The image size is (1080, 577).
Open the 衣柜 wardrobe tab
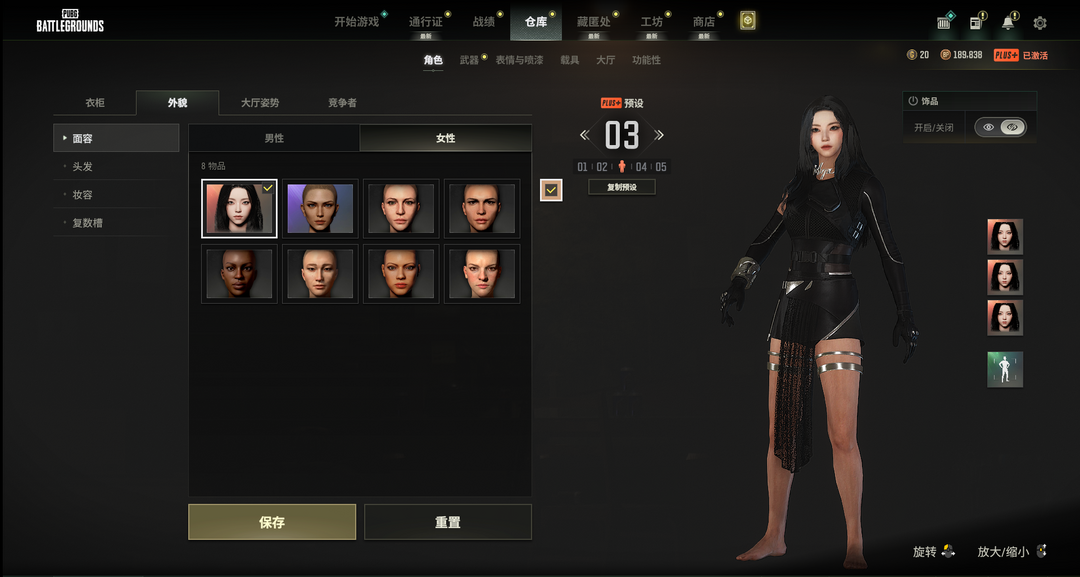(95, 103)
